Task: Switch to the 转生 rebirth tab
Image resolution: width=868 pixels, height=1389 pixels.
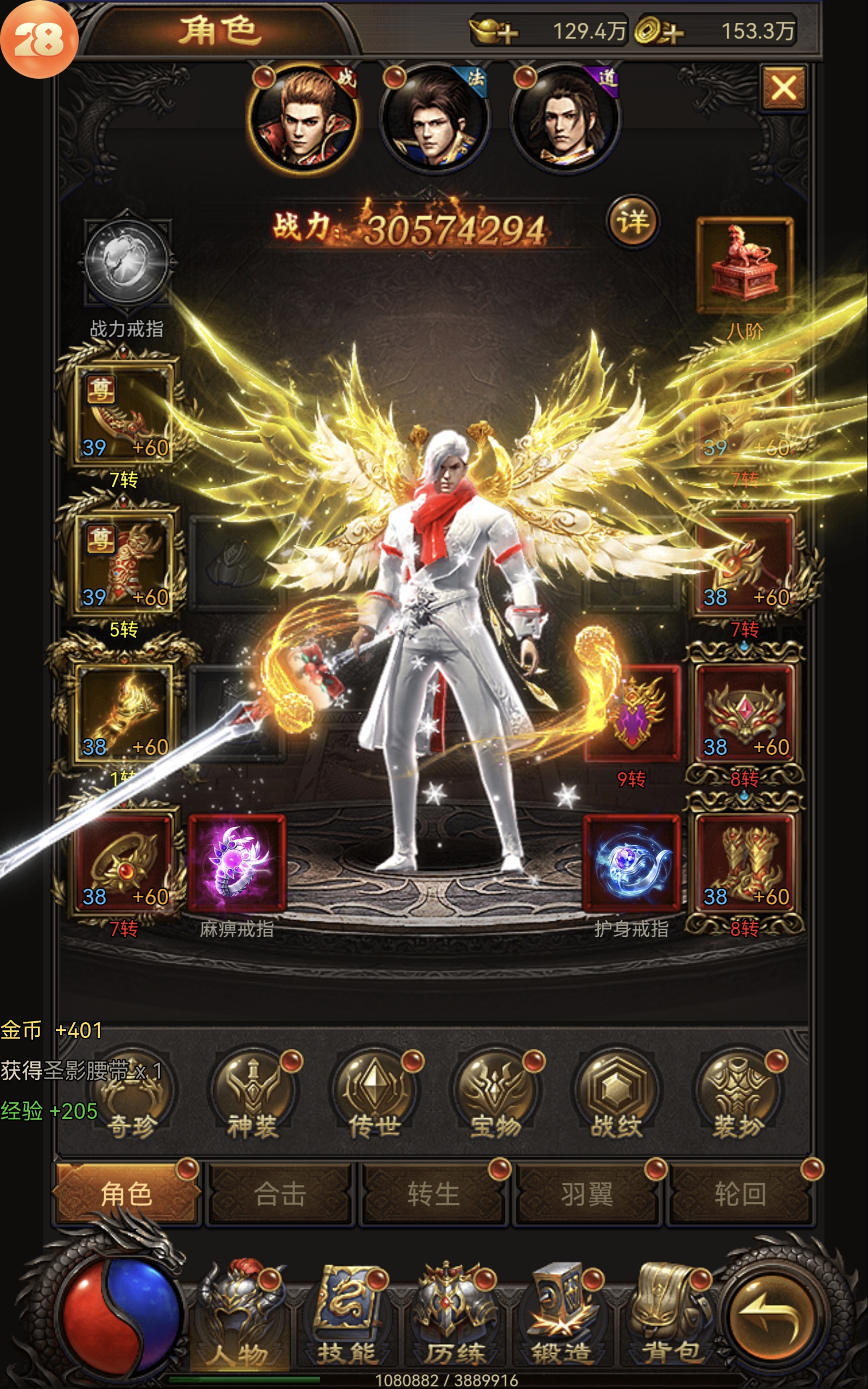Action: 433,1195
